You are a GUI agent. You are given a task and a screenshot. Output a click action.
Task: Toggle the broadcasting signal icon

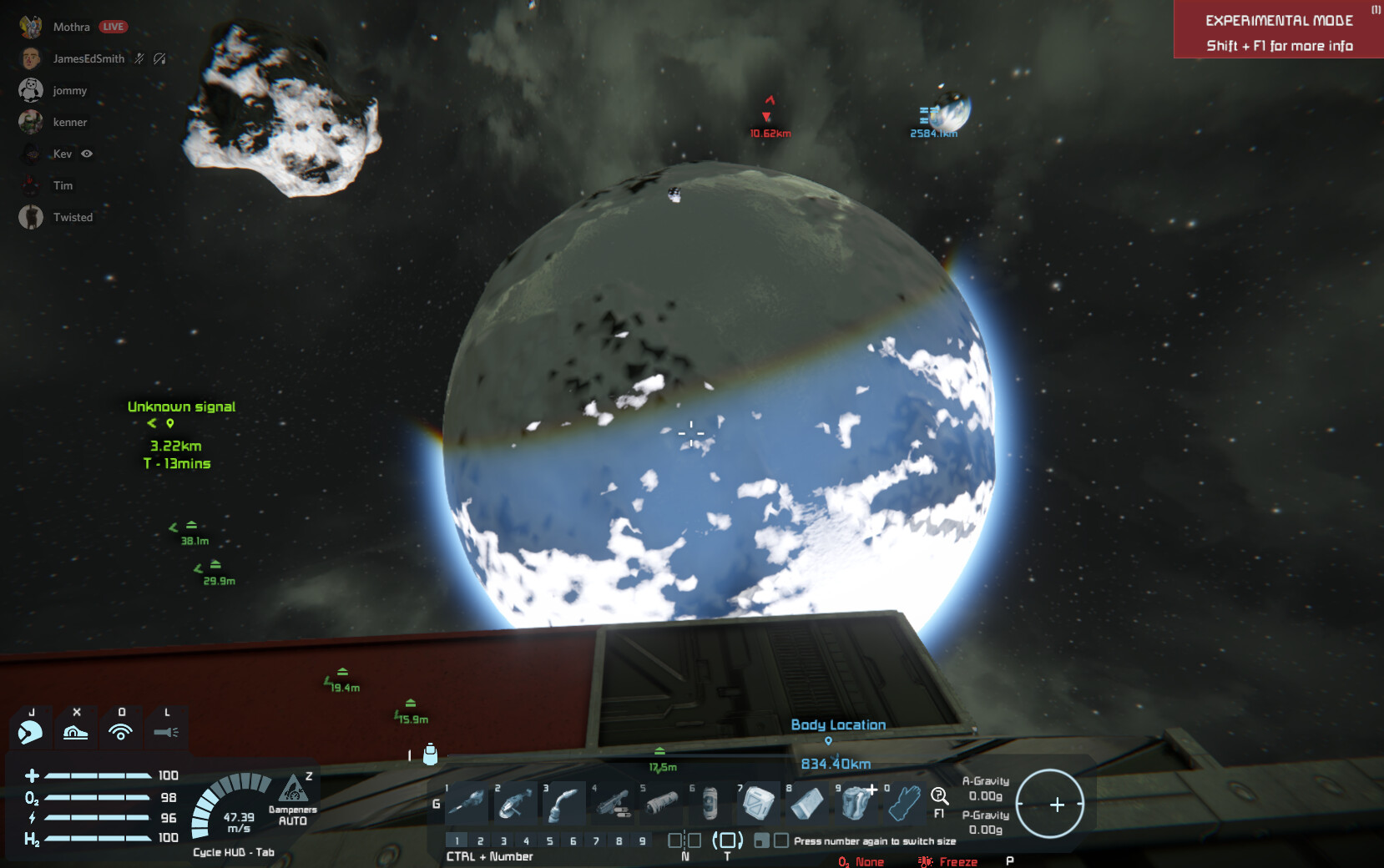[121, 732]
